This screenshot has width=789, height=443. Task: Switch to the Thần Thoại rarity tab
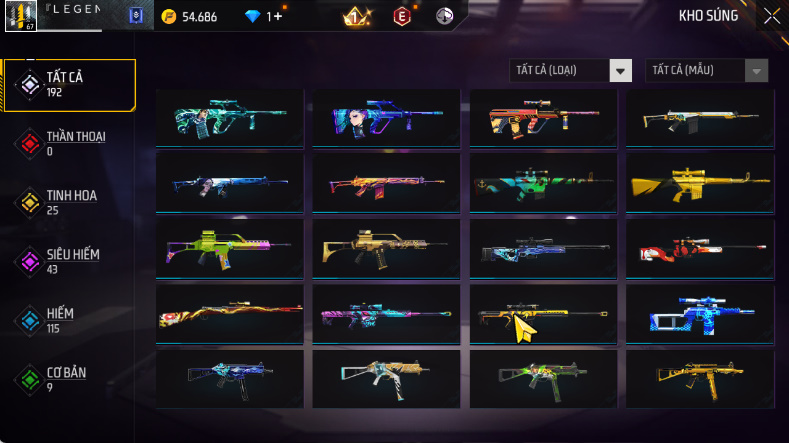coord(69,143)
